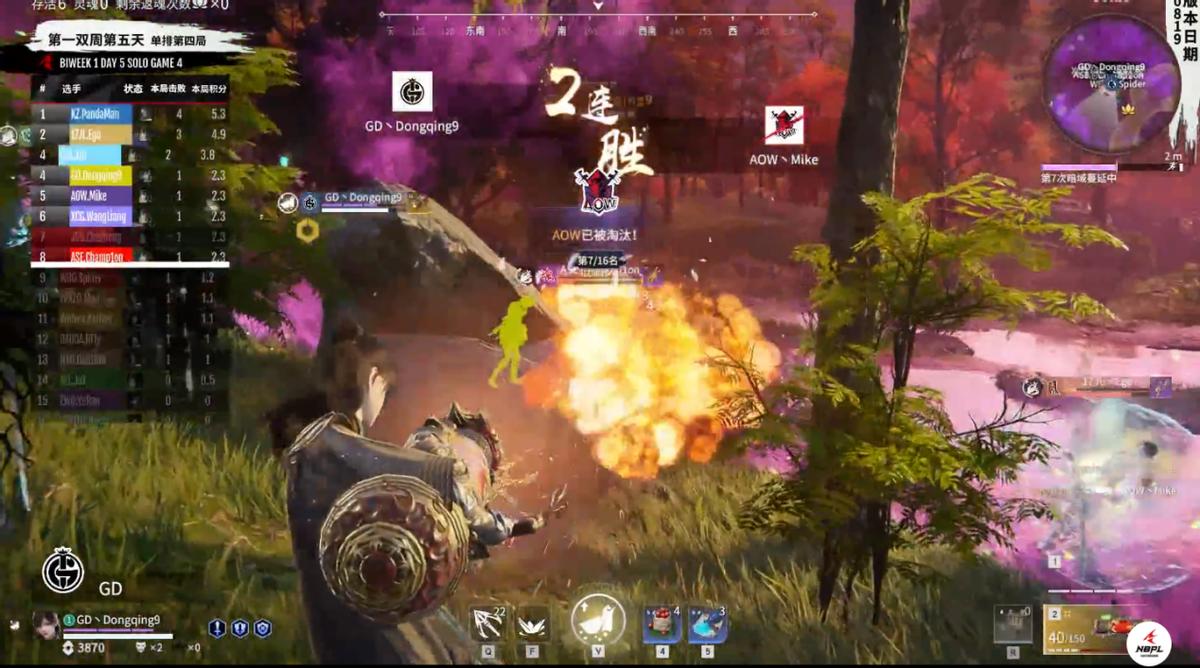Activate the grappling hook skill icon

pos(487,624)
